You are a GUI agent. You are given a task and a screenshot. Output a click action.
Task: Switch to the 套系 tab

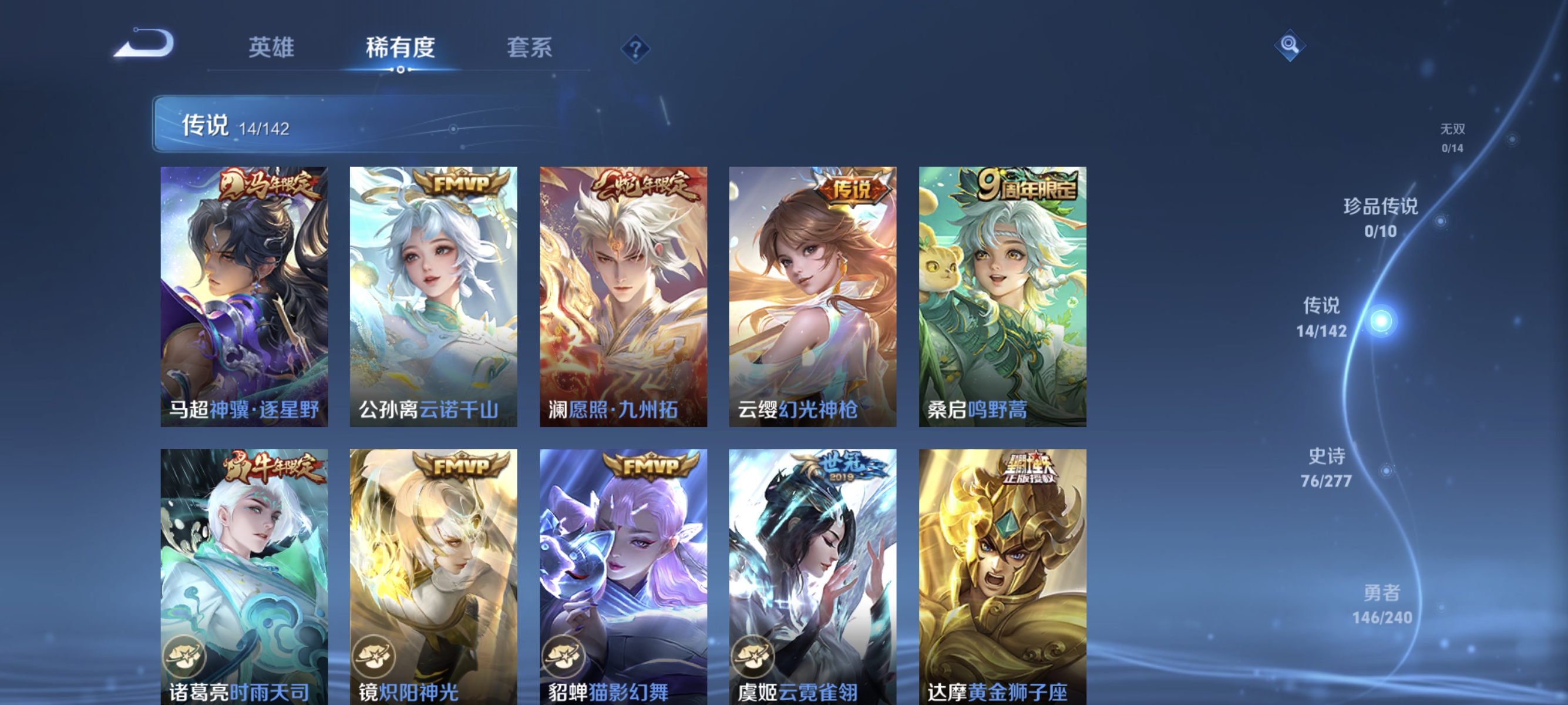tap(530, 48)
